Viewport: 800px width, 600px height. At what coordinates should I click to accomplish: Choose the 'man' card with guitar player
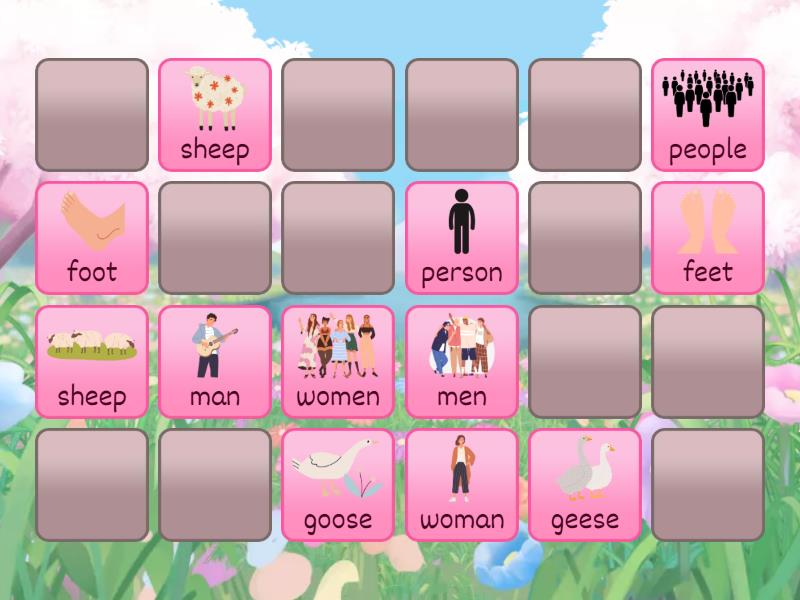tap(215, 361)
